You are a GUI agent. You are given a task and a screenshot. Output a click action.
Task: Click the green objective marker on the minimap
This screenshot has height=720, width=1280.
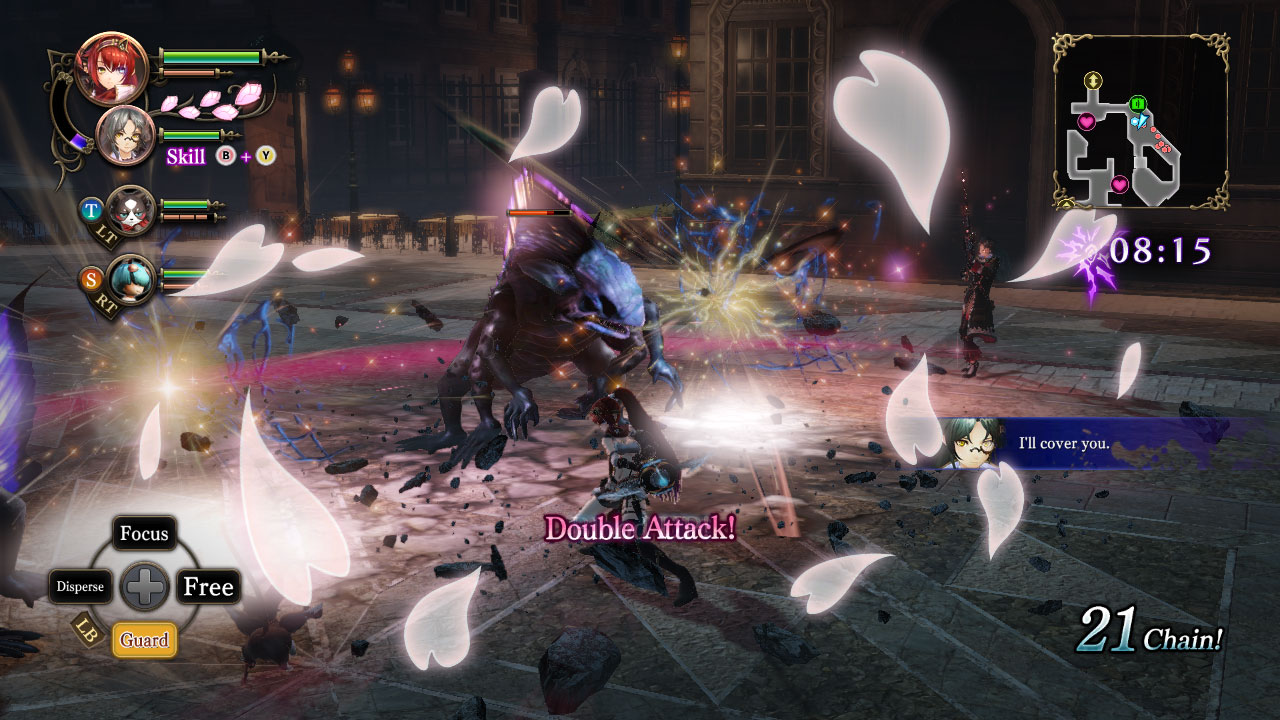1137,103
